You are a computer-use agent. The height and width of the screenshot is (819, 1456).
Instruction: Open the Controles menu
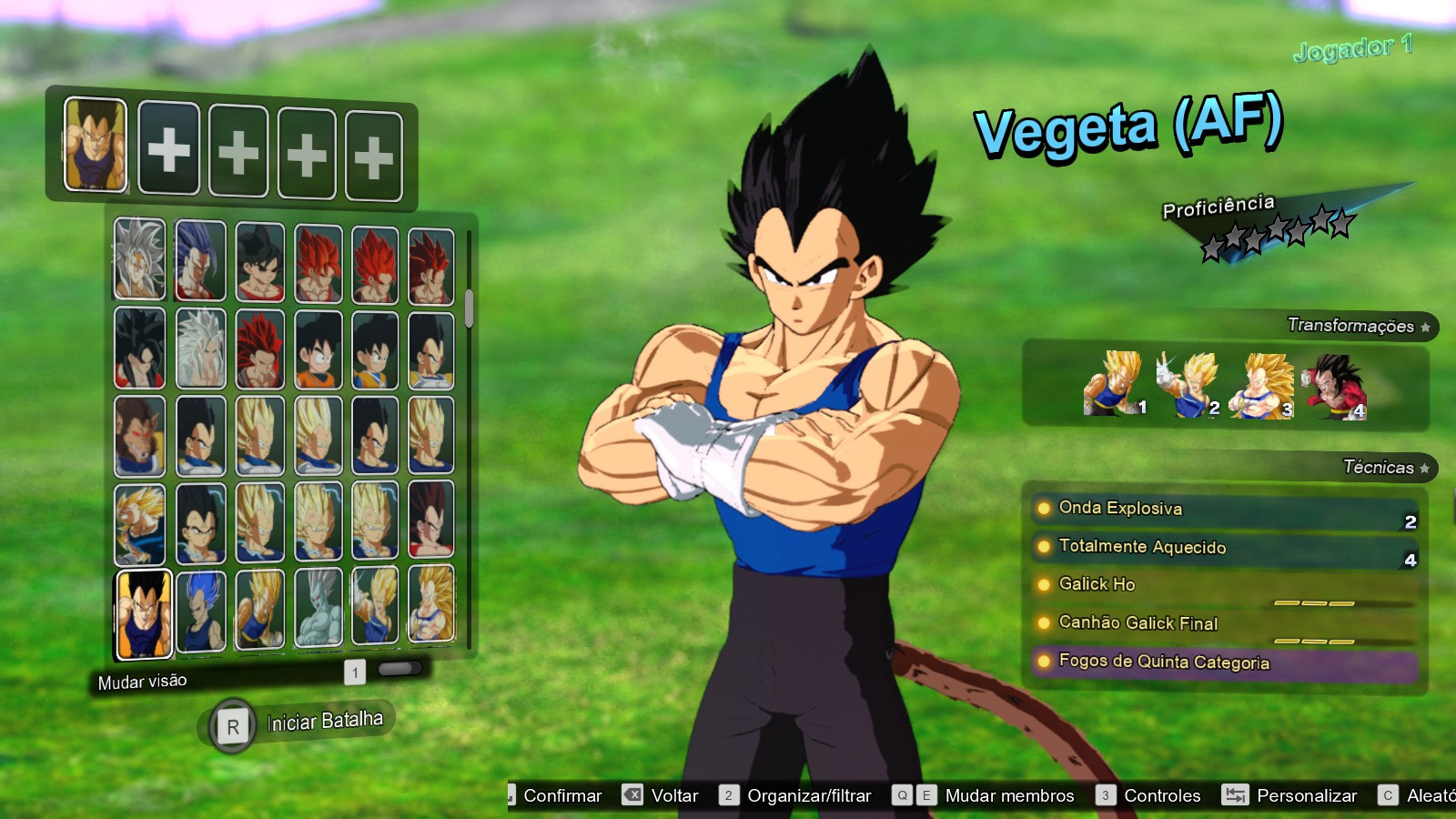(1161, 794)
